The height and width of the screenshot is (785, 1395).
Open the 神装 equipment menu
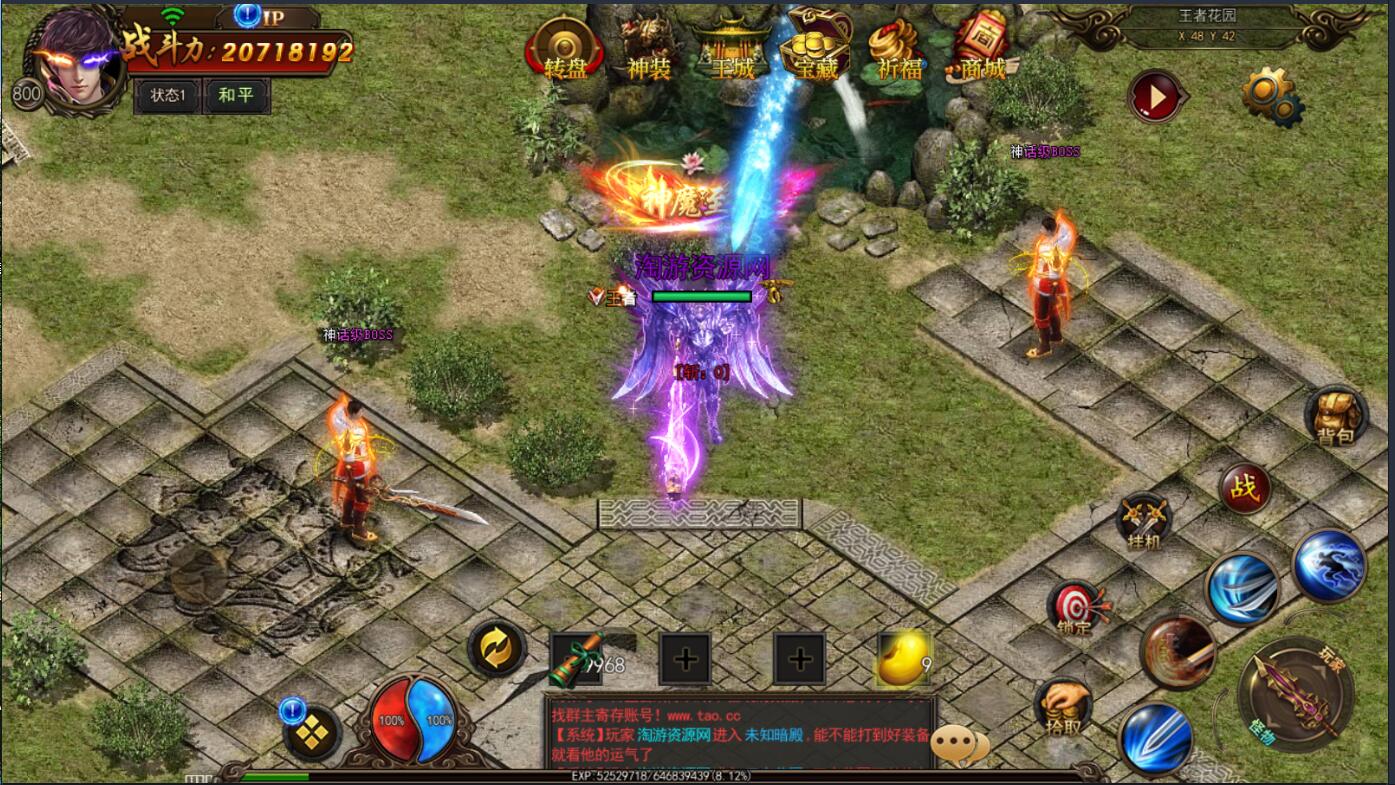(647, 50)
